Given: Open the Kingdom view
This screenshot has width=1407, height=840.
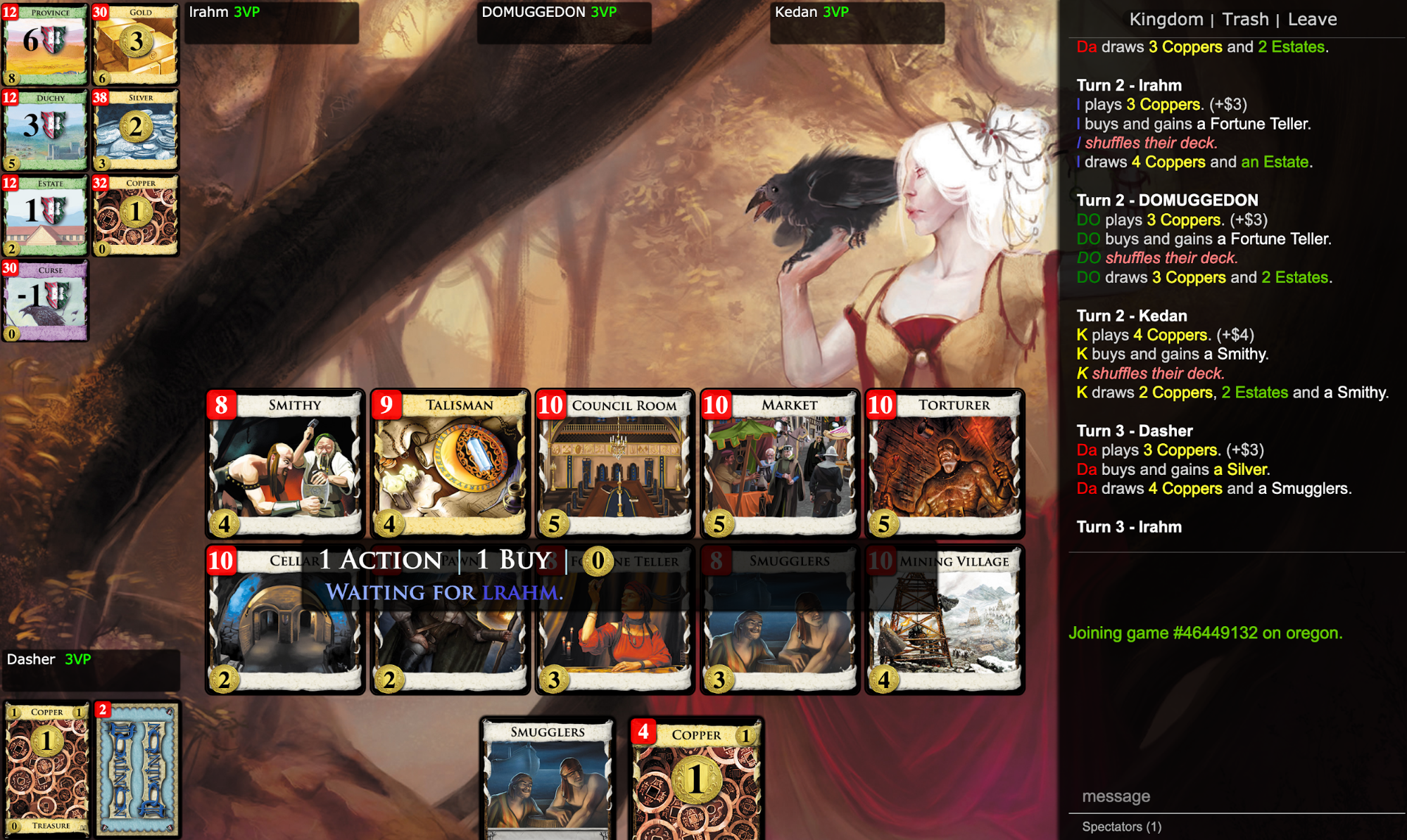Looking at the screenshot, I should [x=1166, y=19].
